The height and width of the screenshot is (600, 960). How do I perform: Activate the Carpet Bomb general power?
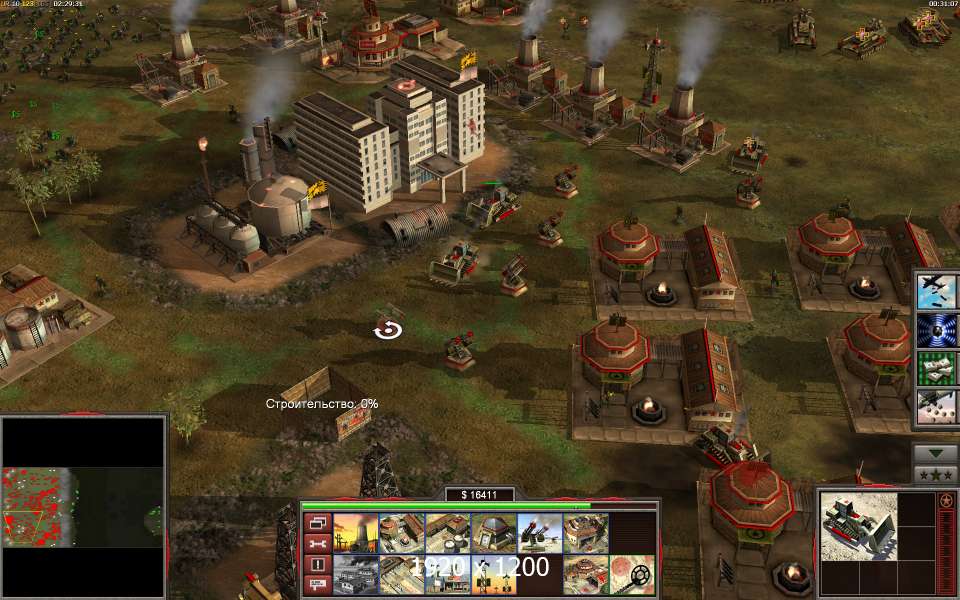pyautogui.click(x=936, y=291)
